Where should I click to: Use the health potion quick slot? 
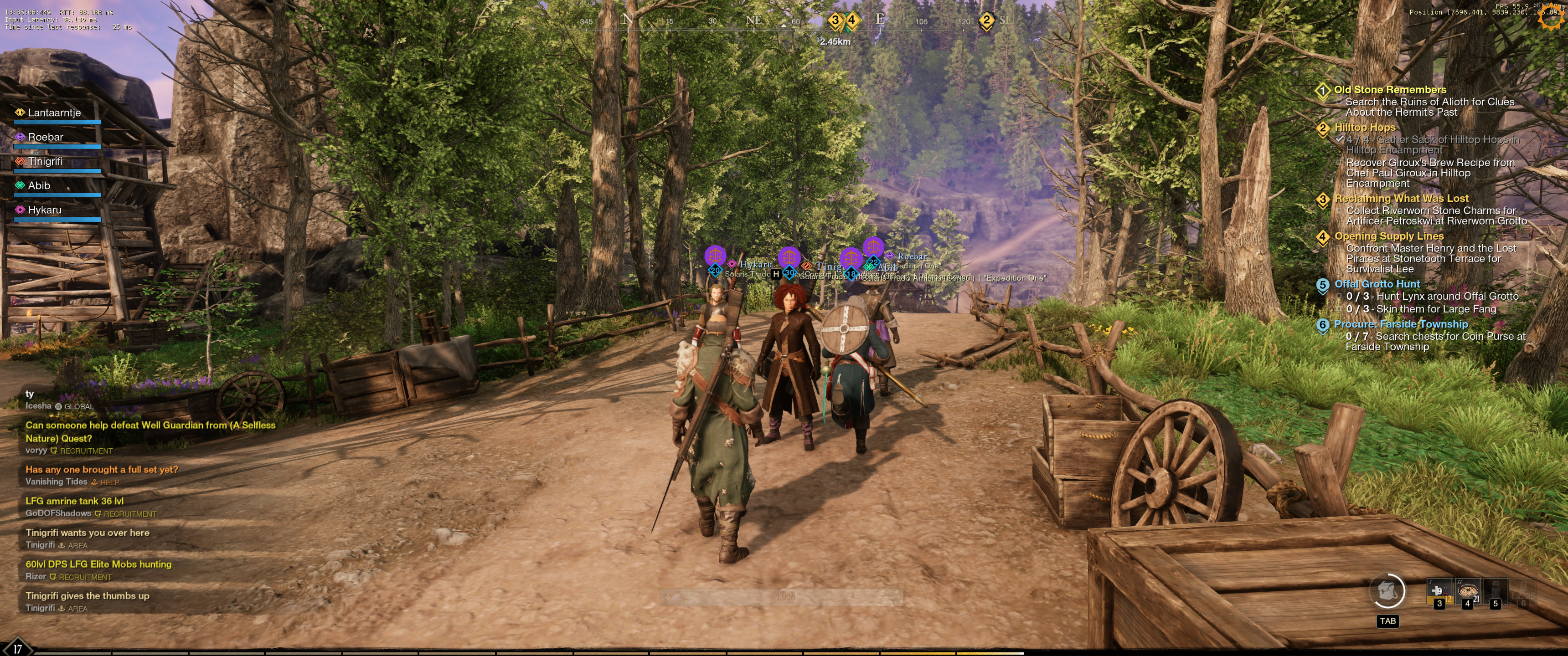tap(1439, 591)
